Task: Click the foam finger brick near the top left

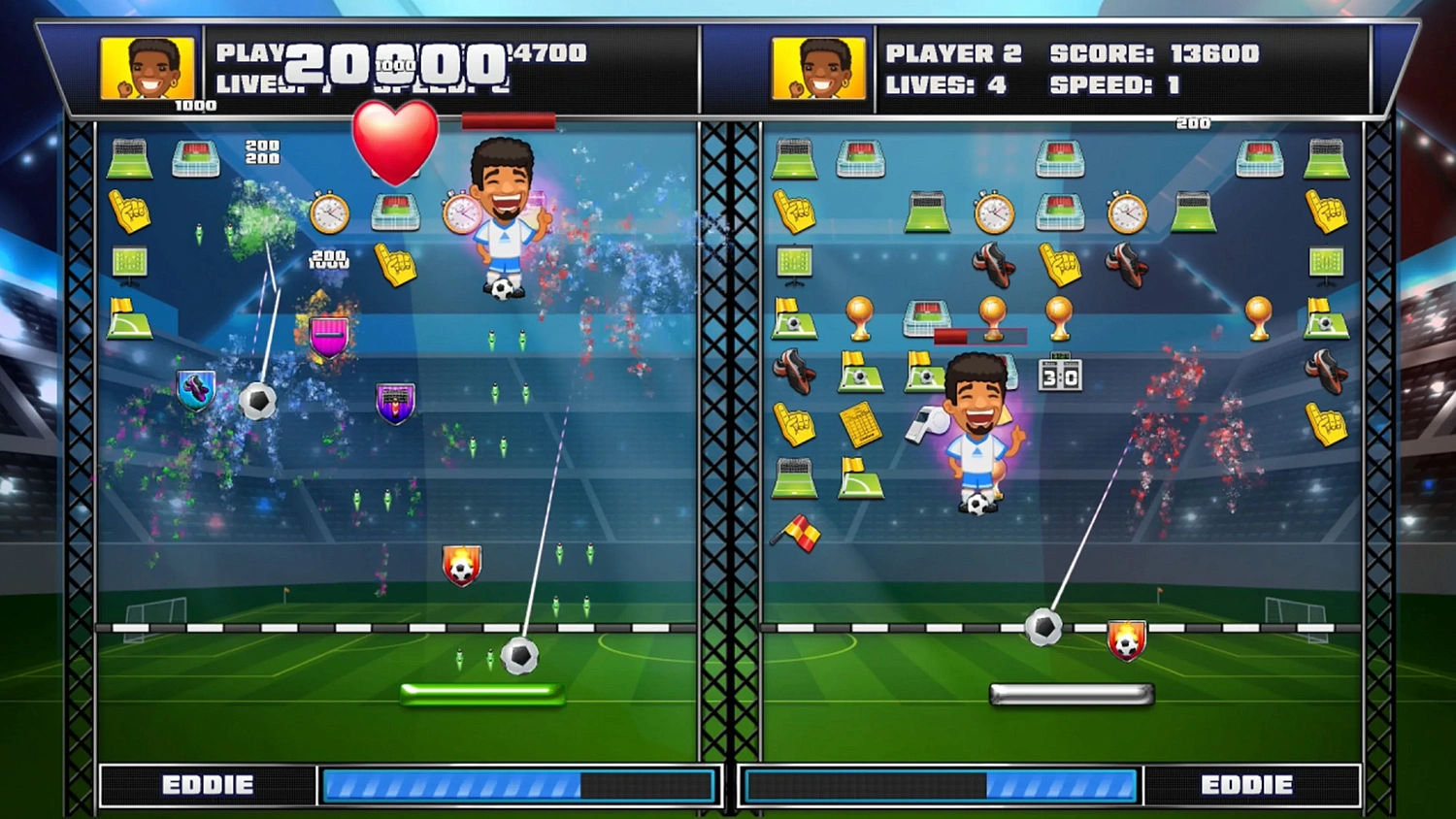Action: pos(130,211)
